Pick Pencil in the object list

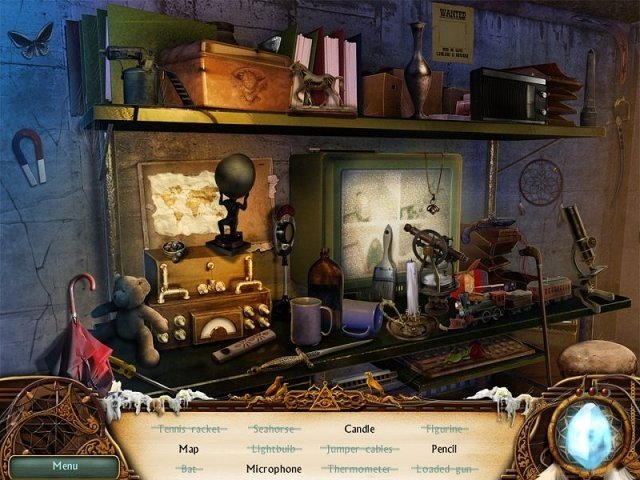click(x=444, y=449)
